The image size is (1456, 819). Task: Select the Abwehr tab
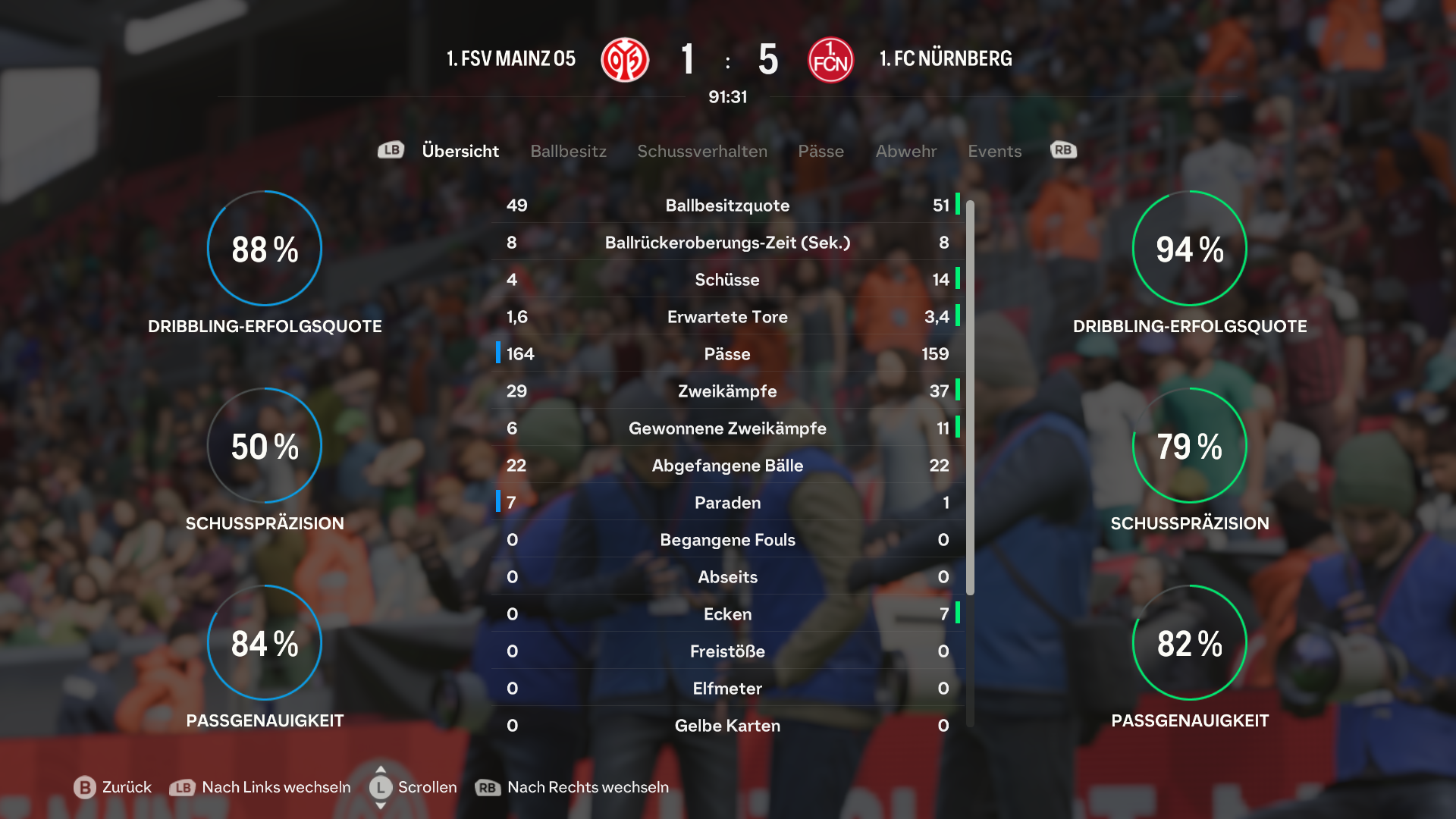(905, 151)
